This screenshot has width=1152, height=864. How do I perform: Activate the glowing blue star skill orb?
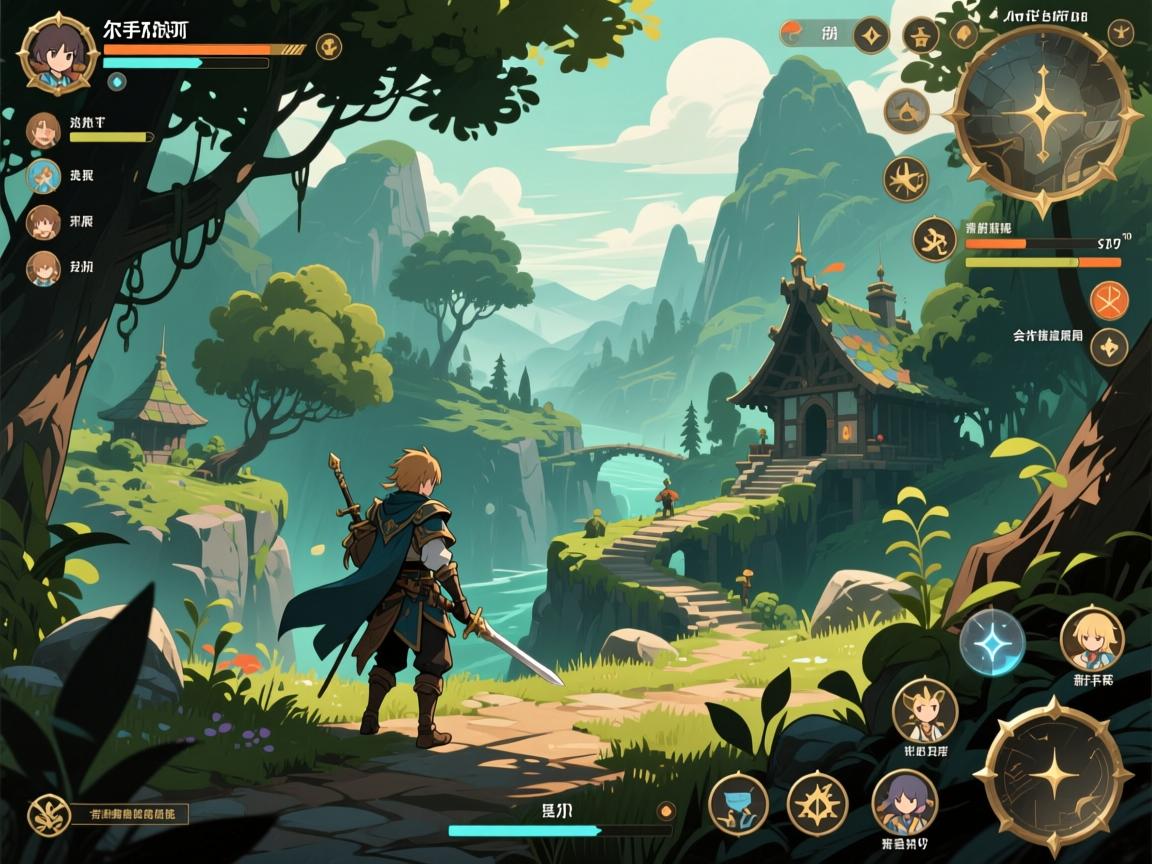[992, 642]
